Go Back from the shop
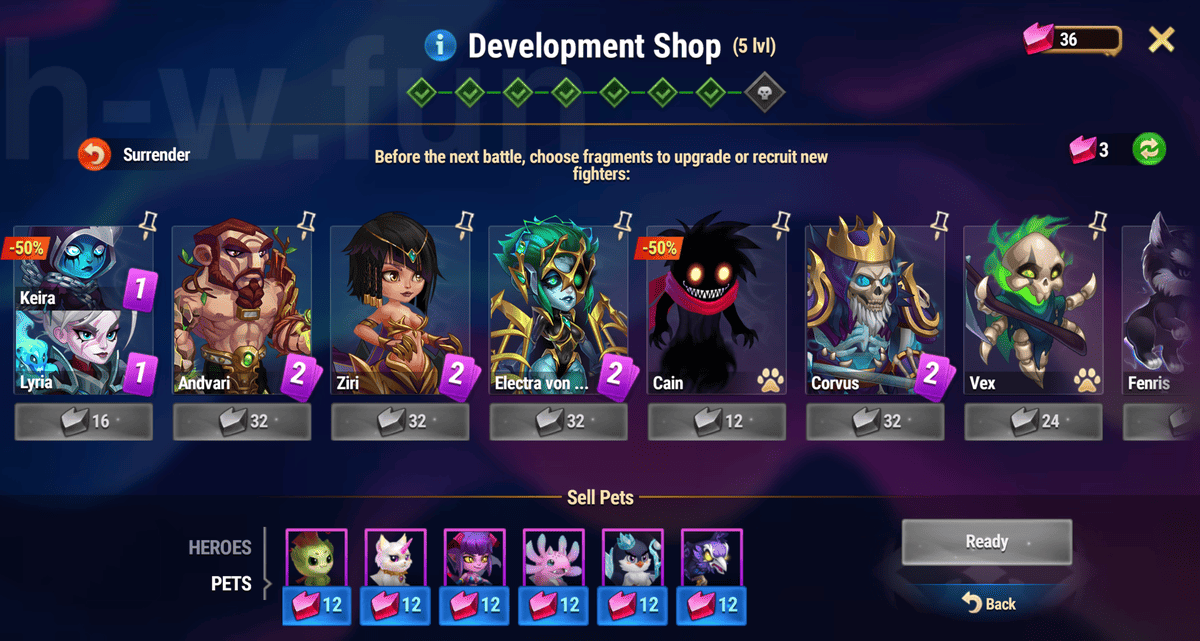Image resolution: width=1200 pixels, height=641 pixels. coord(988,603)
